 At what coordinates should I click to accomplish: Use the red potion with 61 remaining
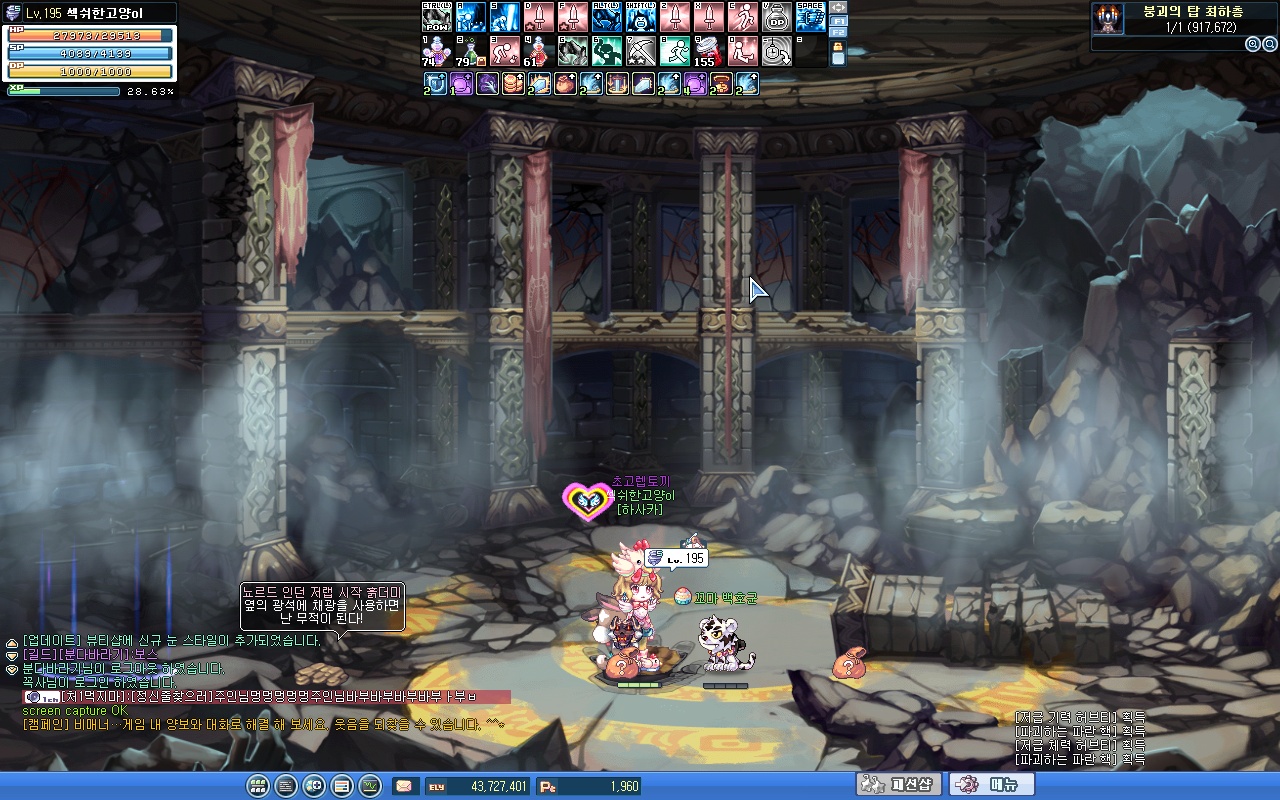tap(538, 51)
